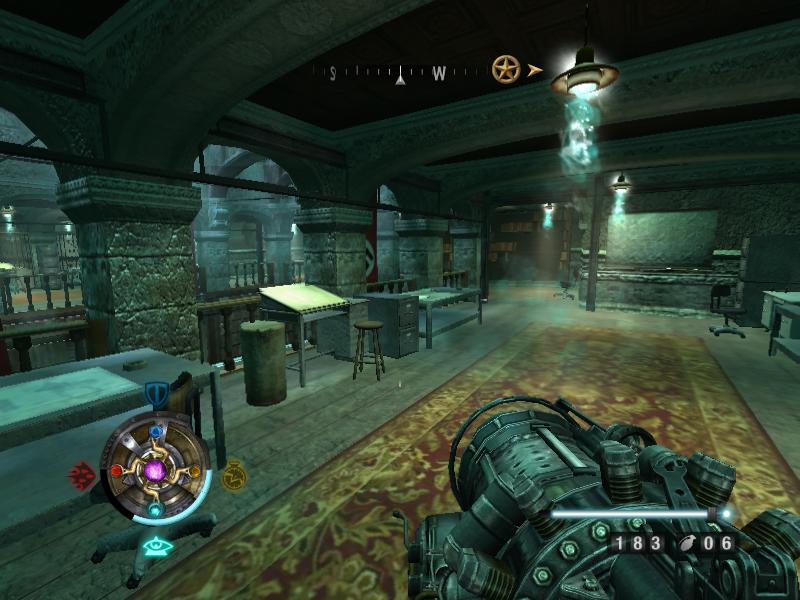Activate the blue Shield veil power icon
The width and height of the screenshot is (800, 600).
[x=155, y=392]
